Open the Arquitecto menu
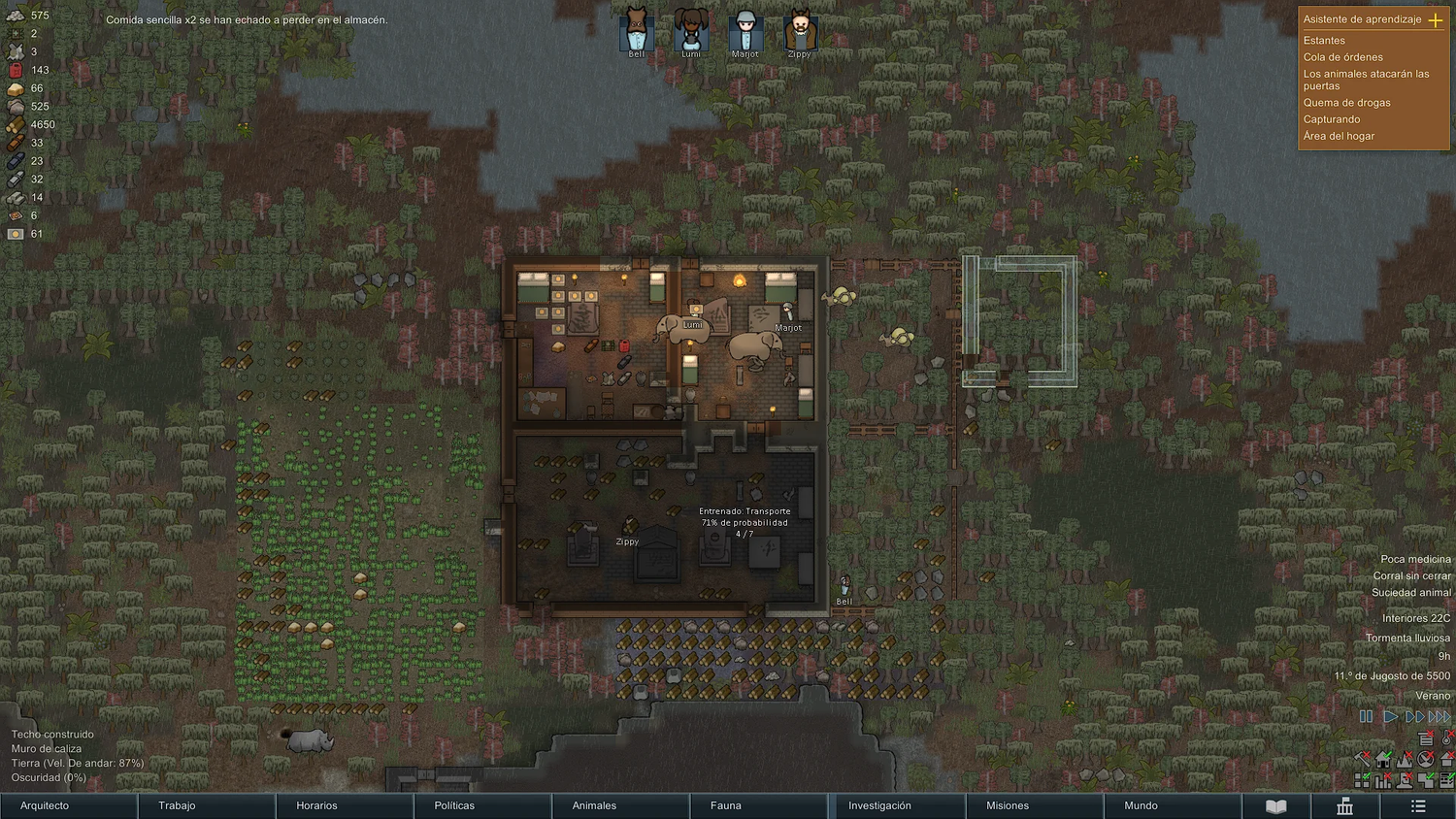1456x819 pixels. coord(68,805)
